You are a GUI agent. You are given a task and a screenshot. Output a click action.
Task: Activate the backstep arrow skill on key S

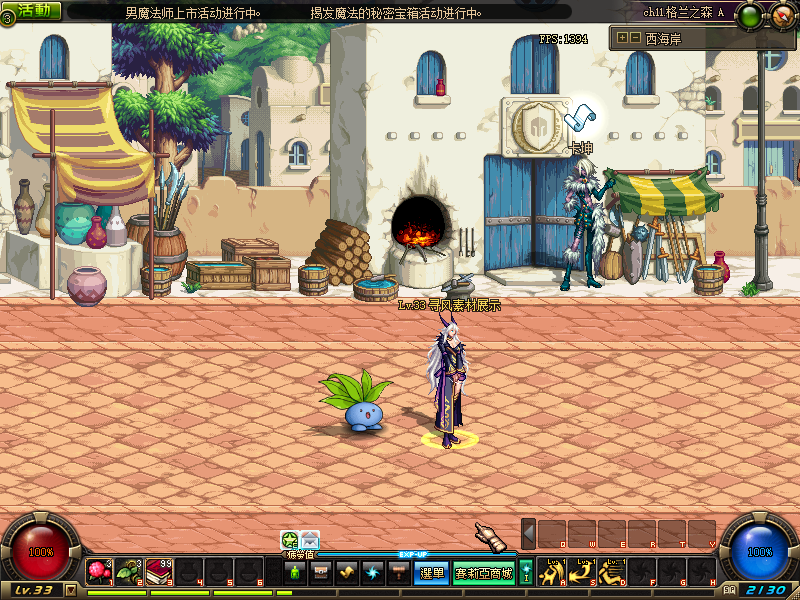(x=581, y=571)
